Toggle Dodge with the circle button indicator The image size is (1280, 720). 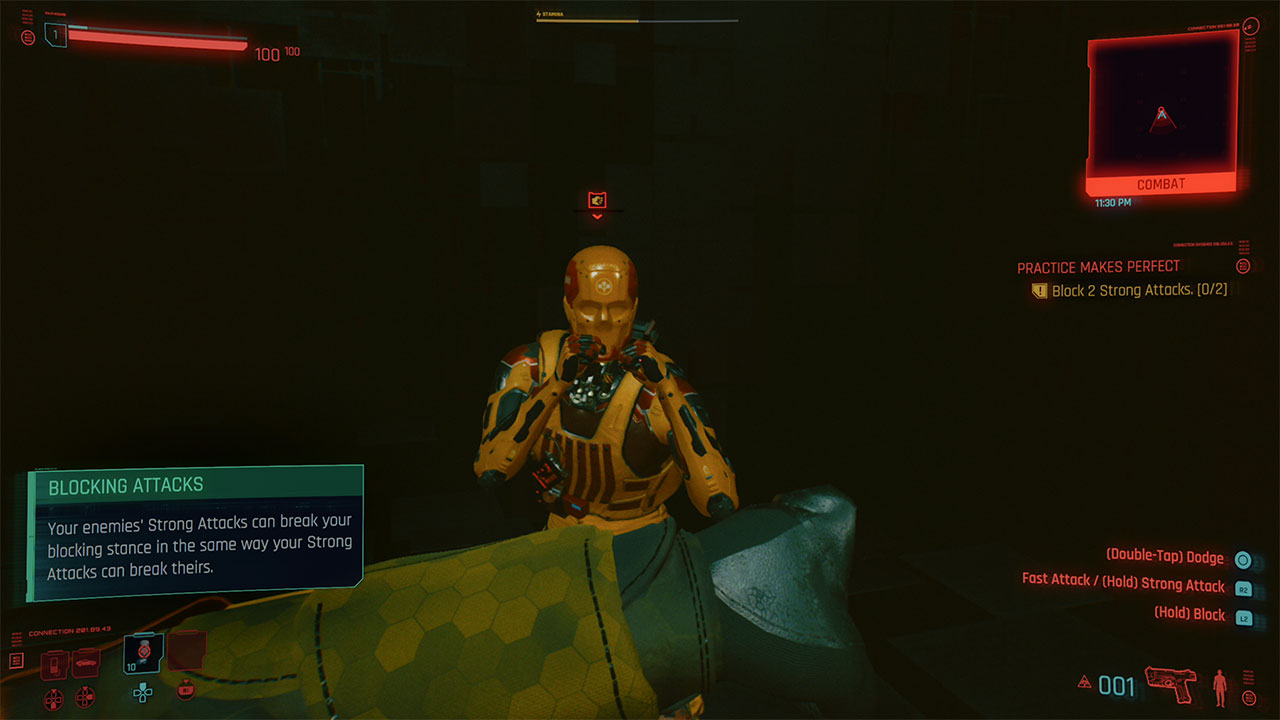pos(1242,559)
